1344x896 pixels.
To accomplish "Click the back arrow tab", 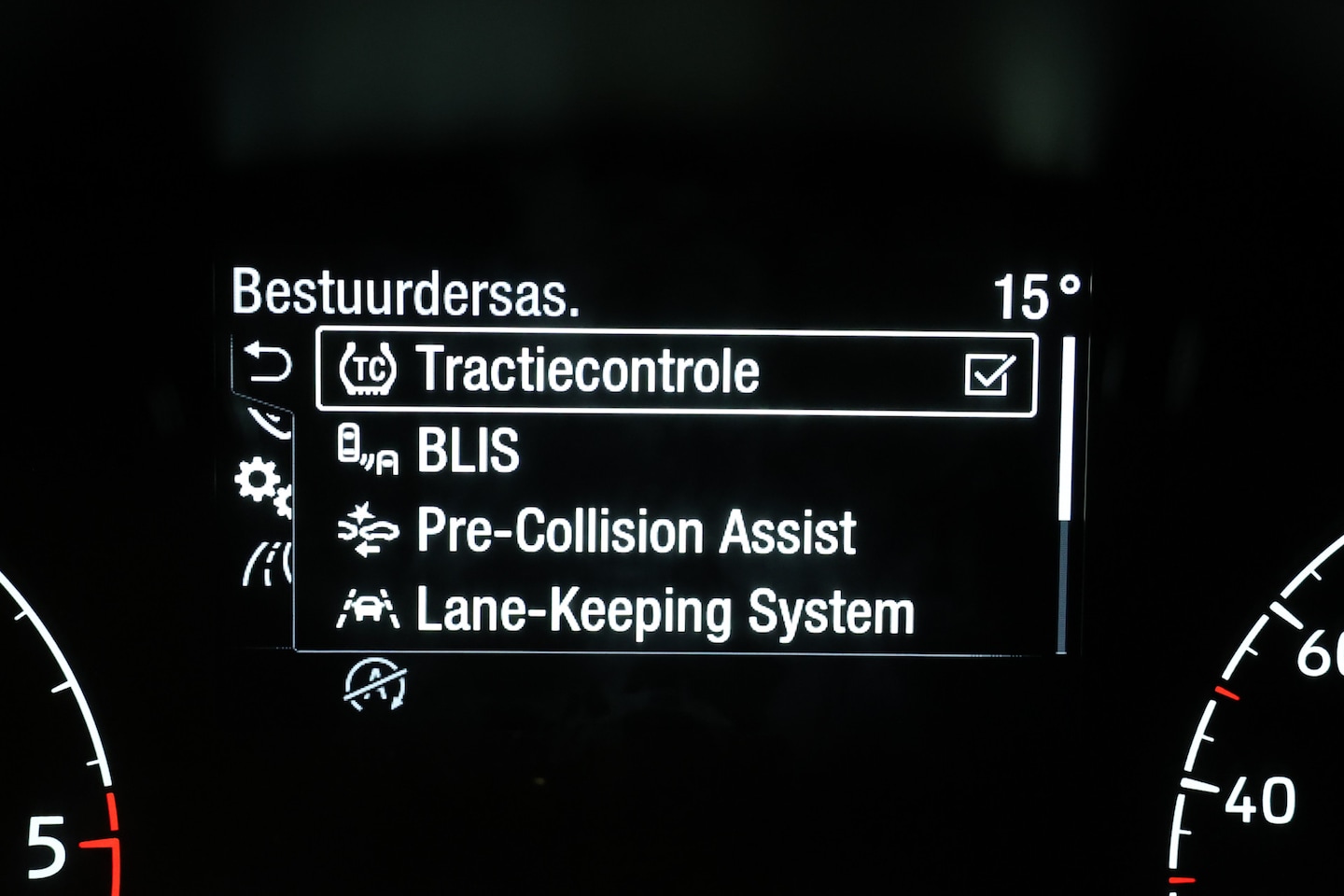I will point(267,363).
